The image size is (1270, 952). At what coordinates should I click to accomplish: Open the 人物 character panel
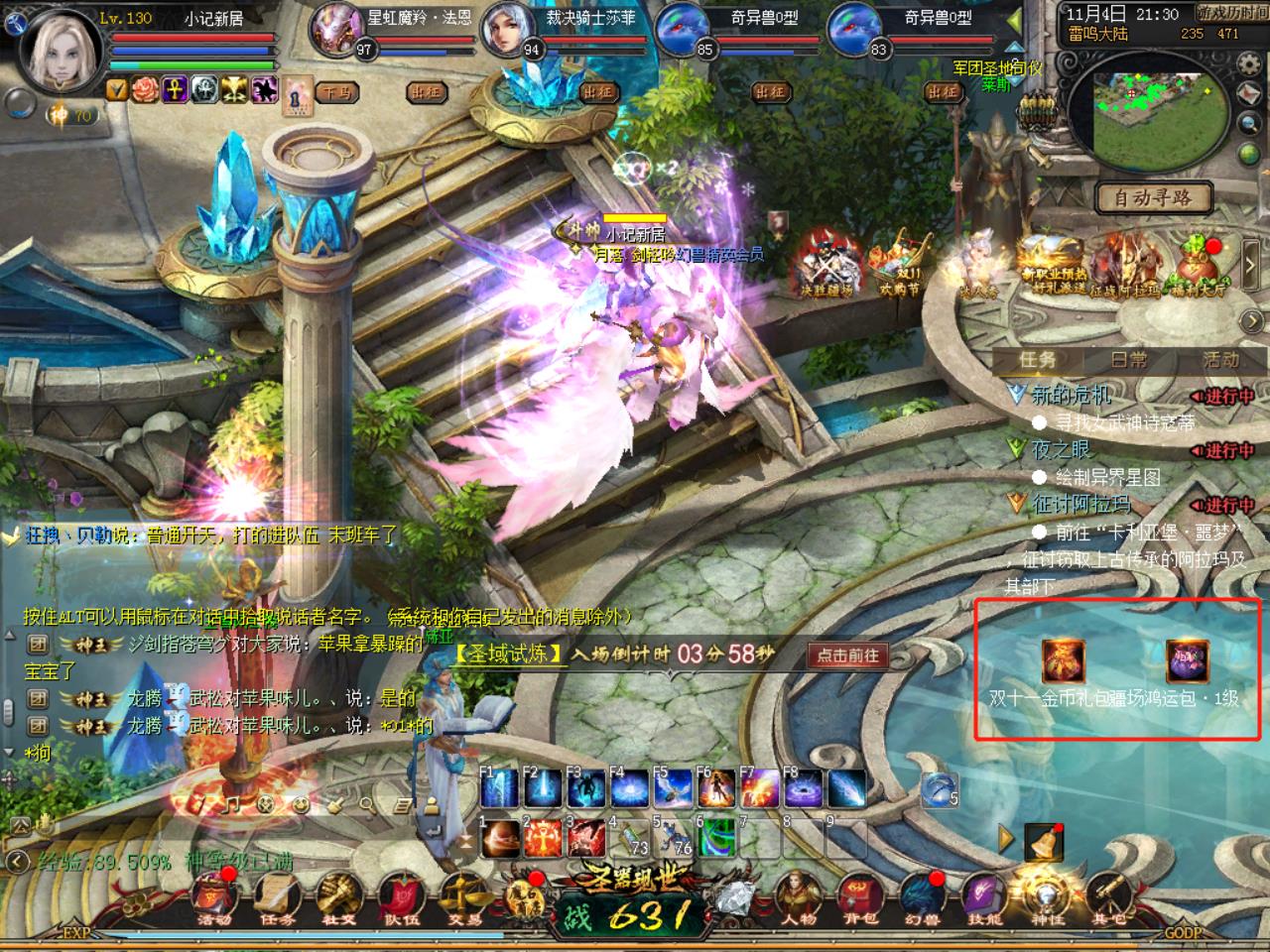(x=795, y=897)
